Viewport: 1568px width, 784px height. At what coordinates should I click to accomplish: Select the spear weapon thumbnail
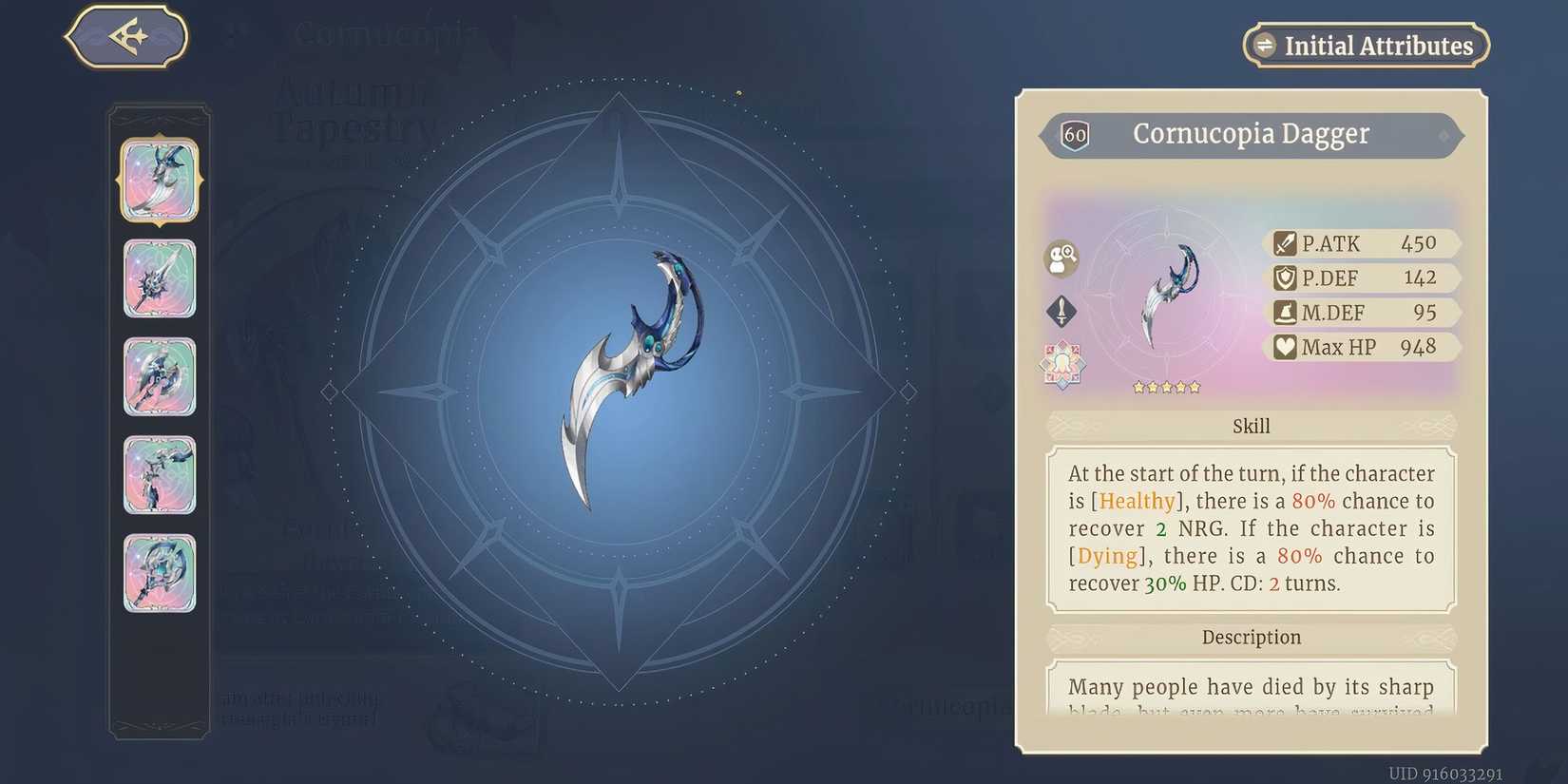(x=159, y=278)
